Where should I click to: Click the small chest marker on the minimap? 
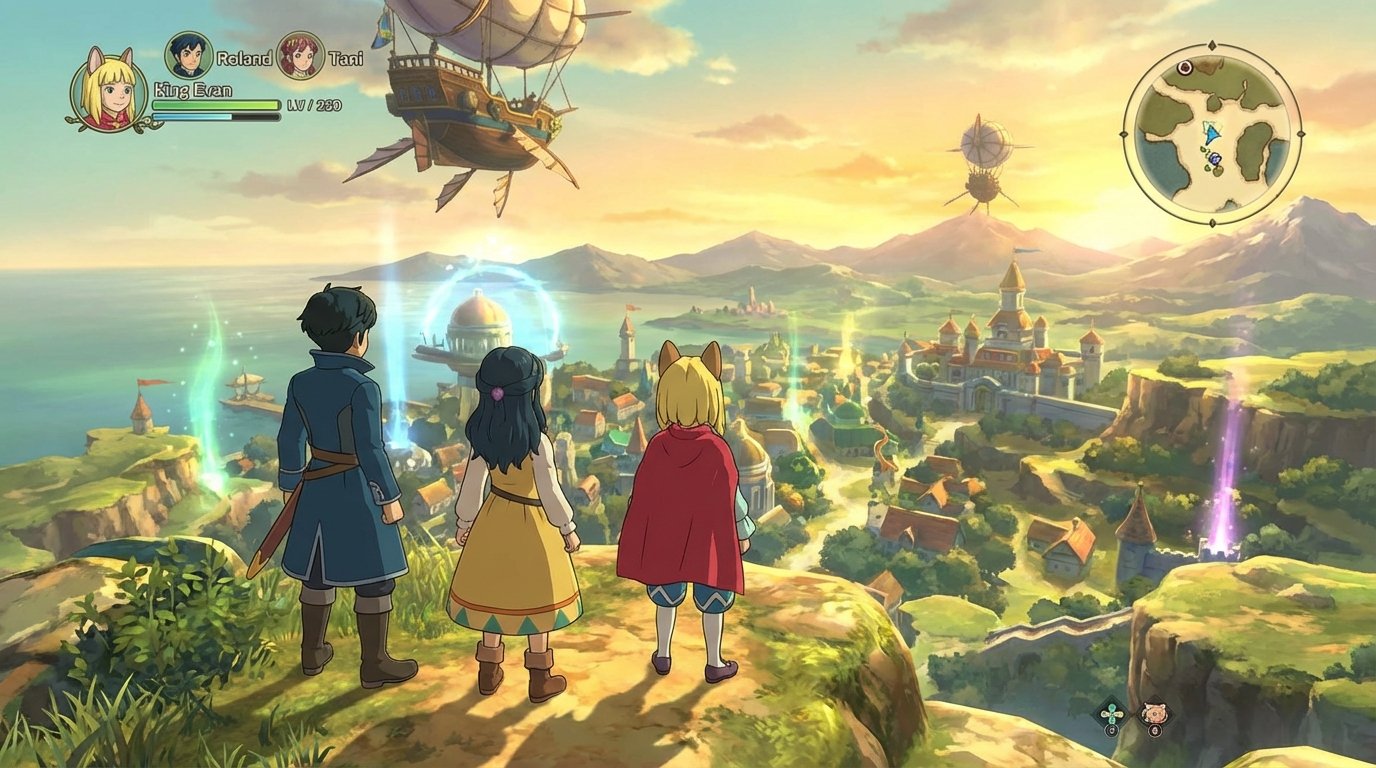tap(1214, 158)
